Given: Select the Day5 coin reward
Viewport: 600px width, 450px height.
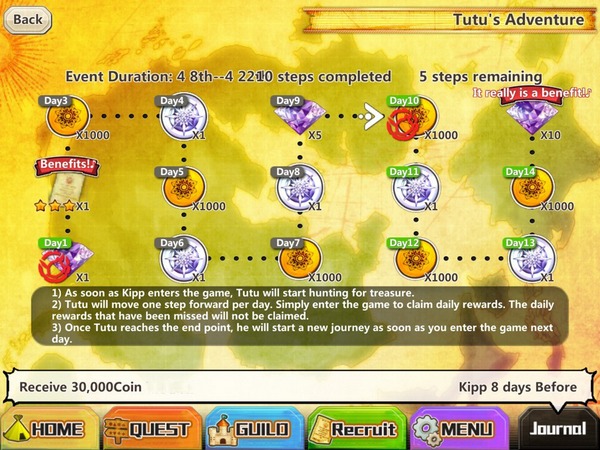Looking at the screenshot, I should [x=182, y=188].
